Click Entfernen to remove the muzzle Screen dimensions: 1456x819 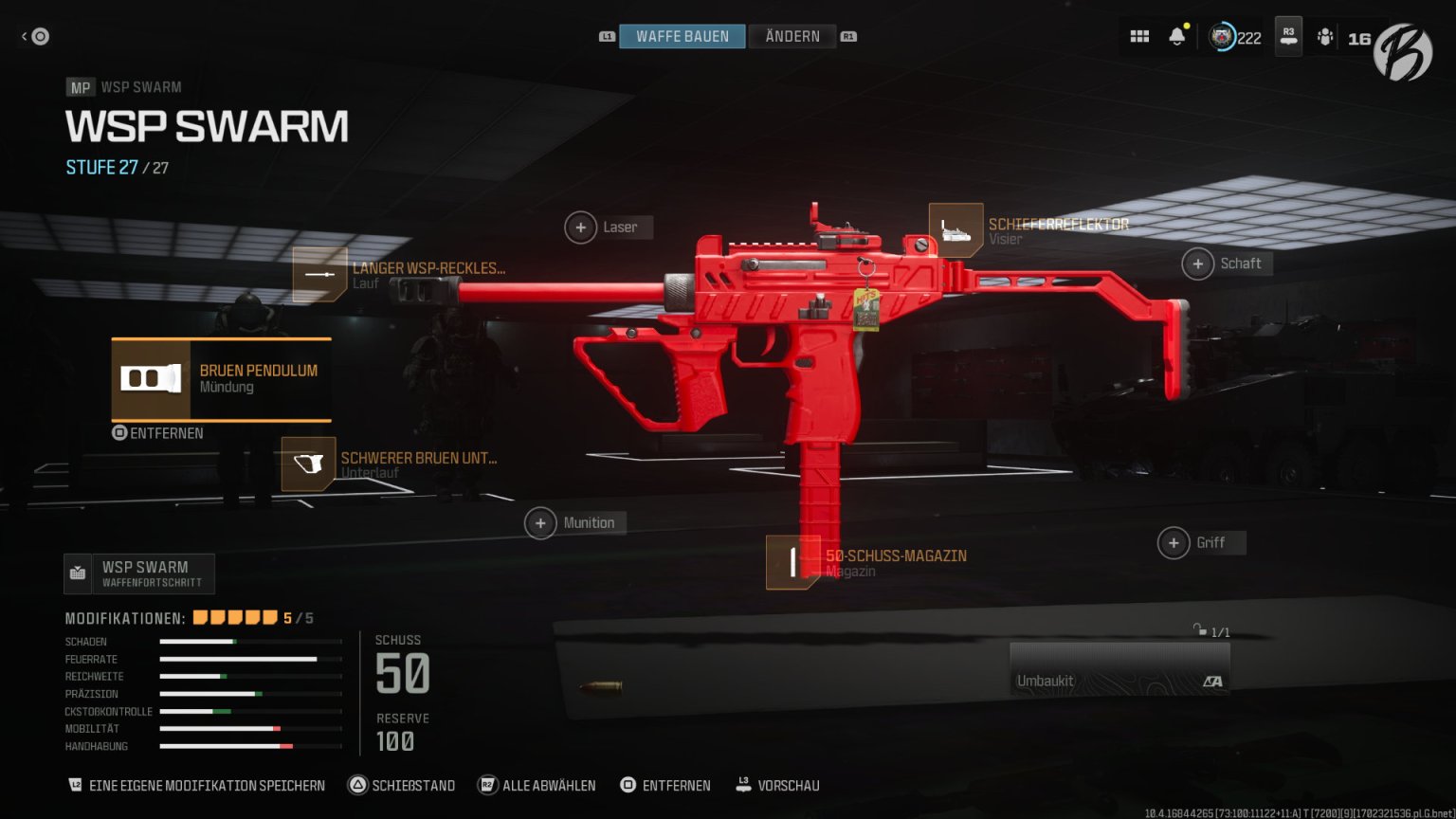point(158,433)
